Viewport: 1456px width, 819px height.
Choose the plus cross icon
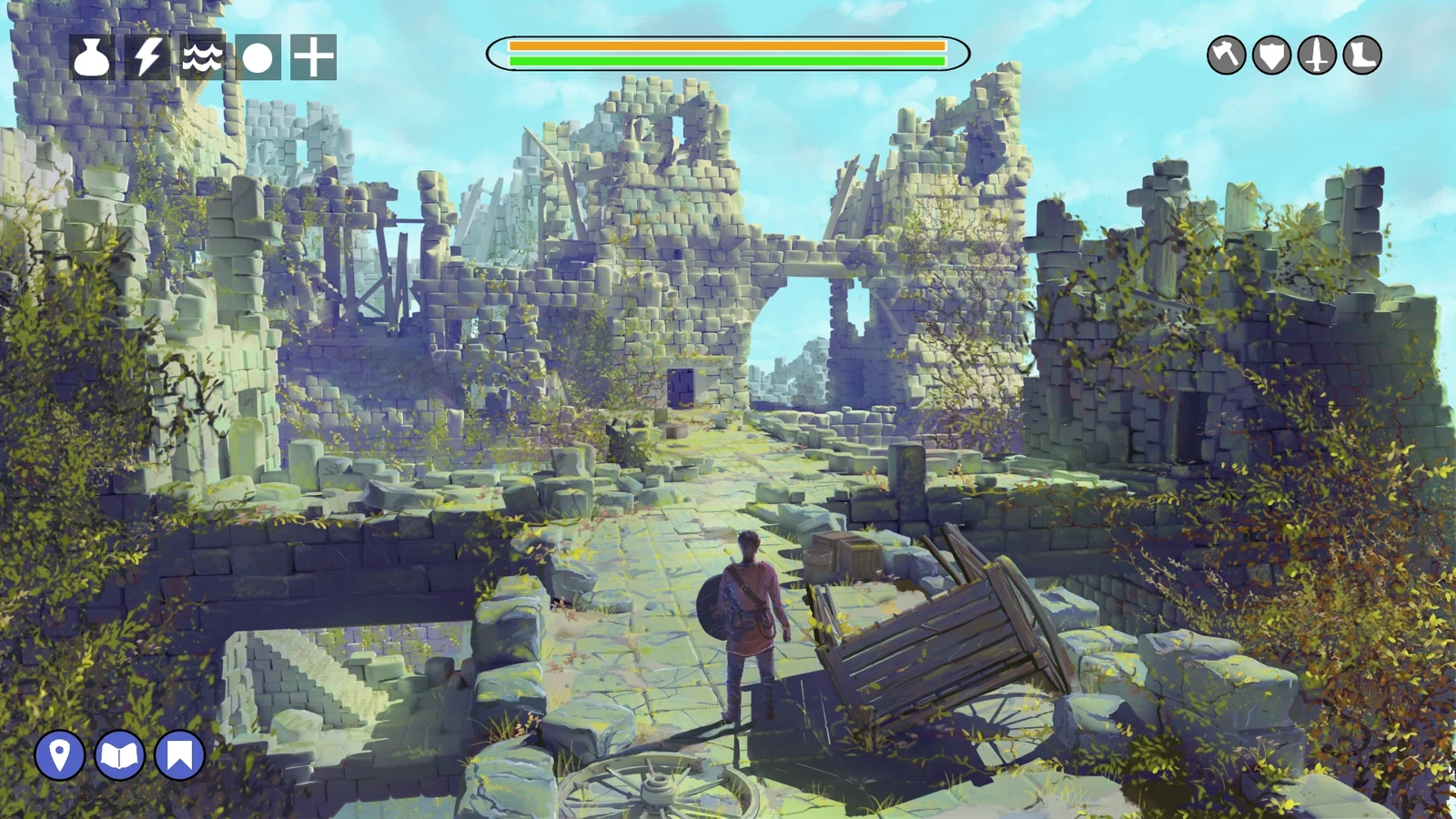(x=313, y=57)
